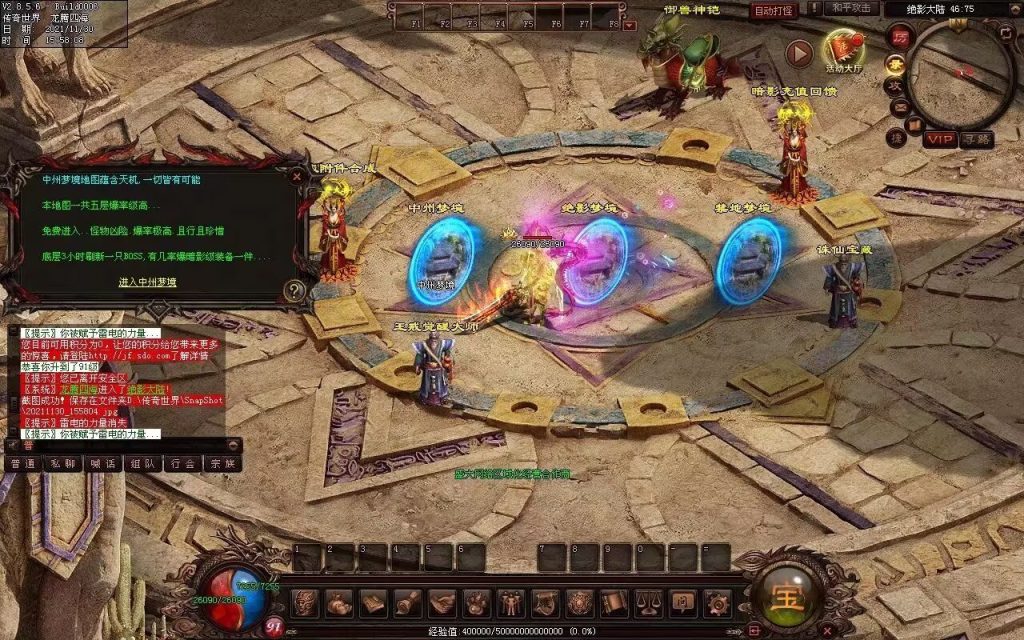Open the gear settings icon in the bottom bar
The height and width of the screenshot is (640, 1024).
pyautogui.click(x=716, y=603)
